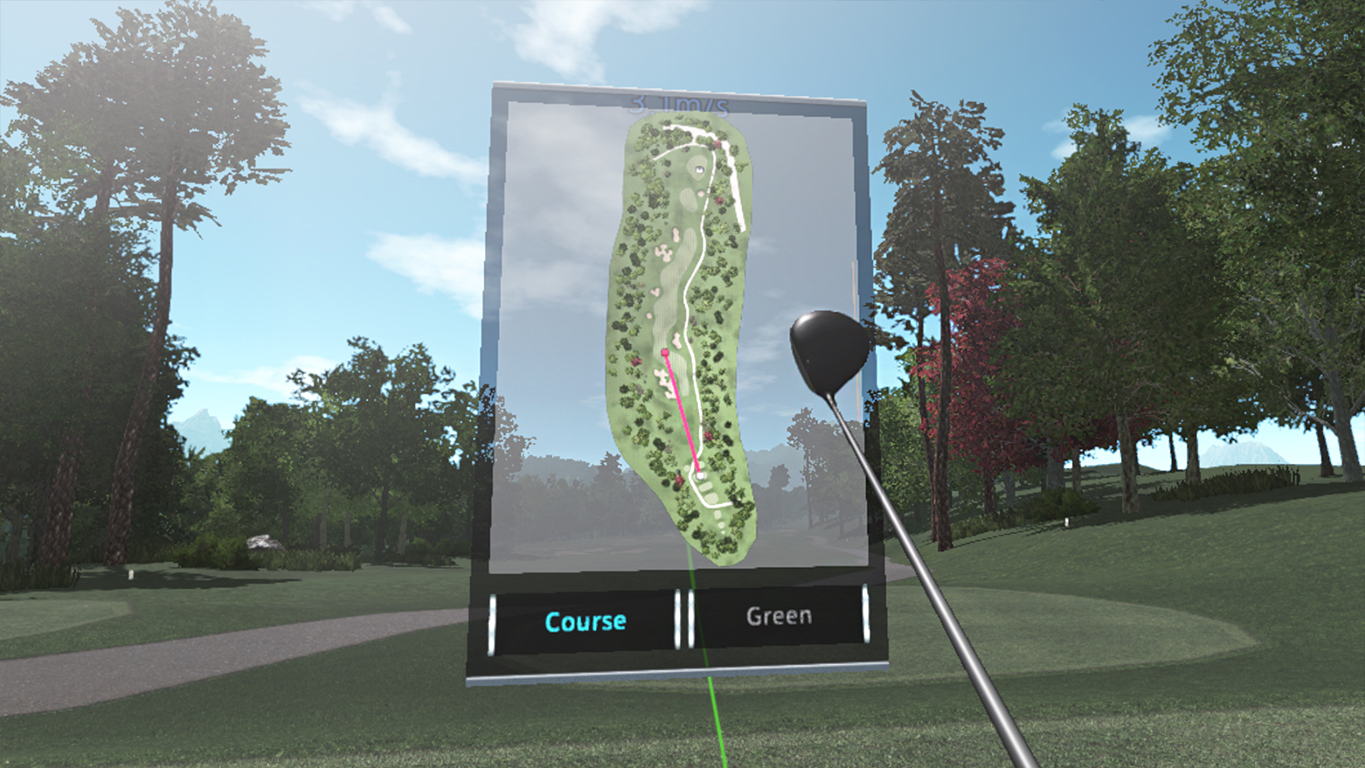1365x768 pixels.
Task: Switch to the Course tab
Action: pos(585,620)
